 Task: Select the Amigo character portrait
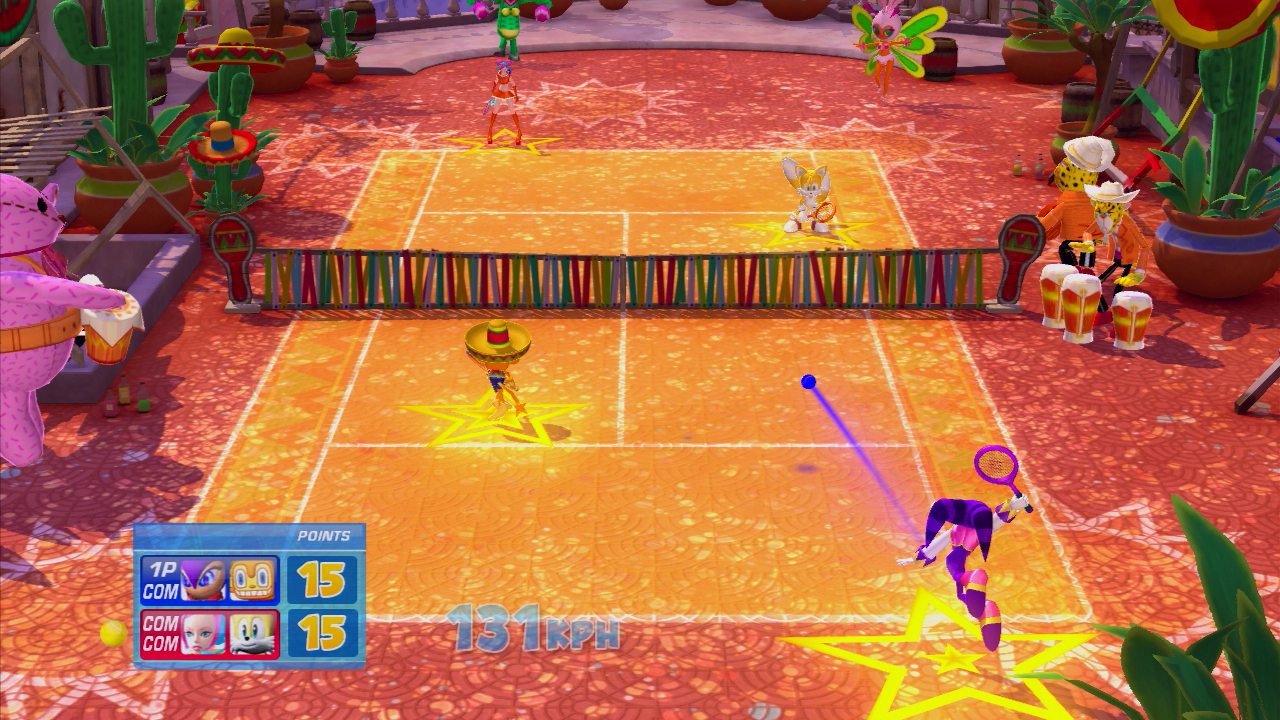coord(253,579)
